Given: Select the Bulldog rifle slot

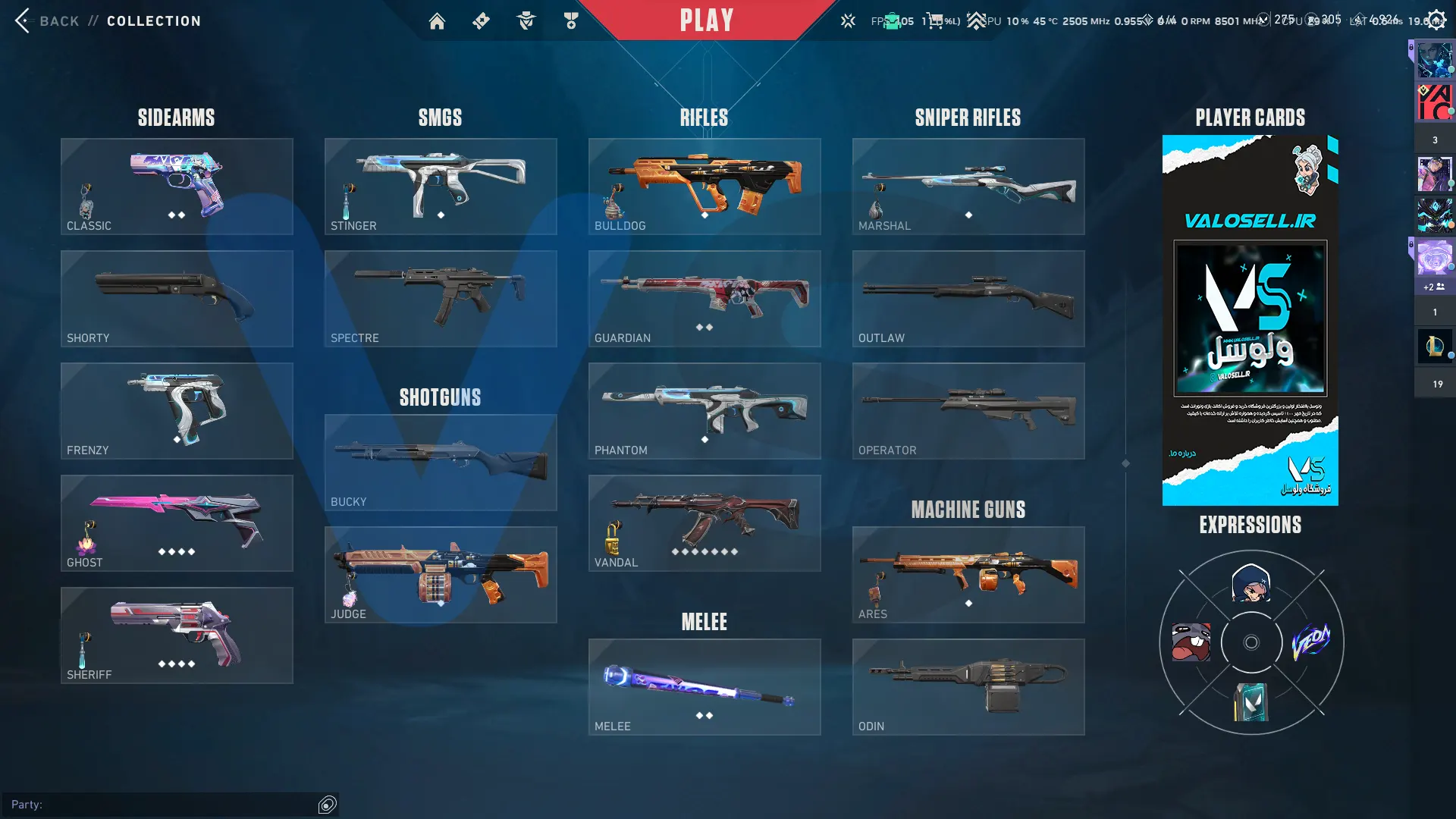Looking at the screenshot, I should [x=704, y=187].
